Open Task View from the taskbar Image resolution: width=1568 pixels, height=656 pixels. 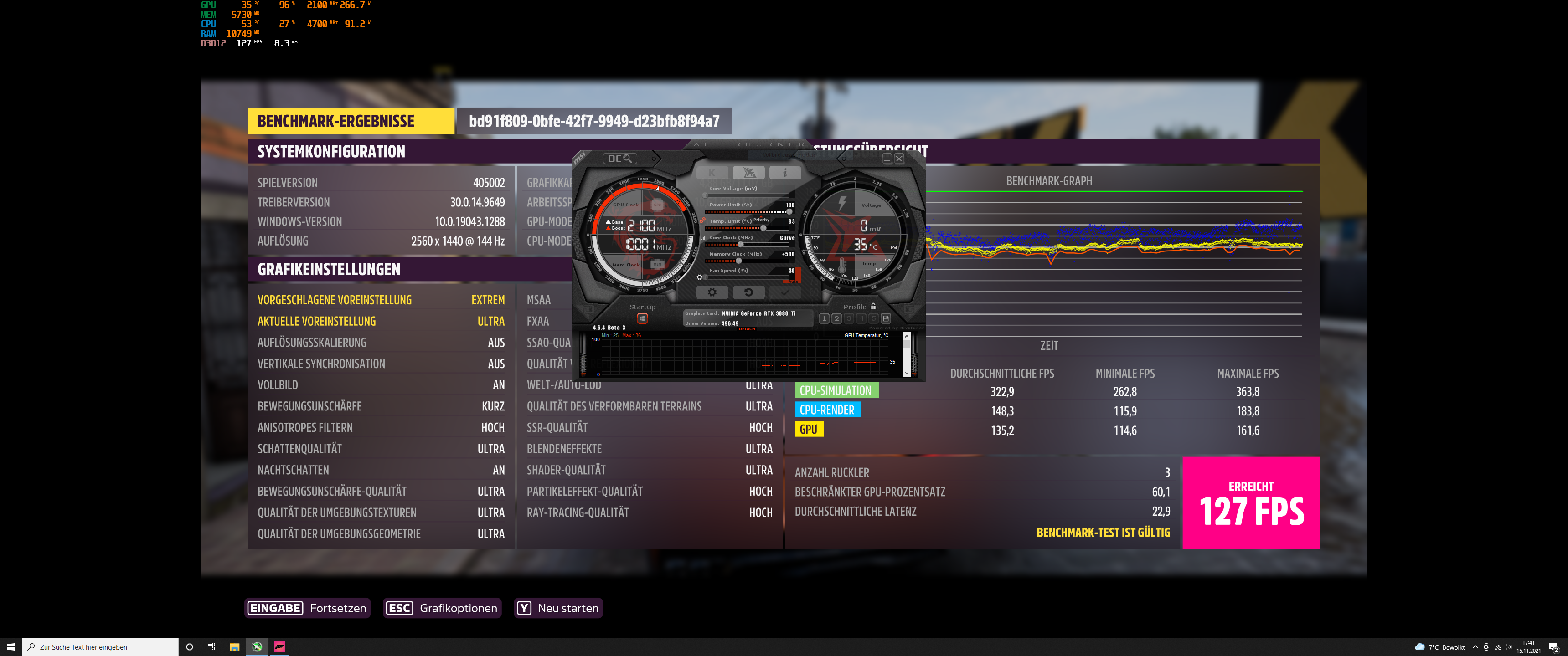pos(211,647)
